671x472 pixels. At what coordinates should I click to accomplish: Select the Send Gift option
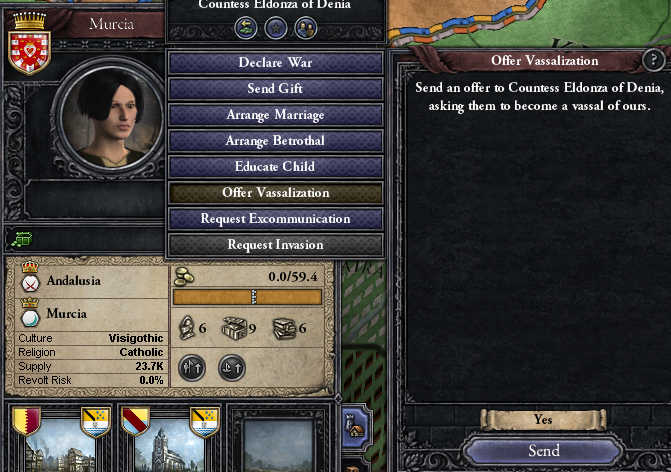(x=275, y=89)
